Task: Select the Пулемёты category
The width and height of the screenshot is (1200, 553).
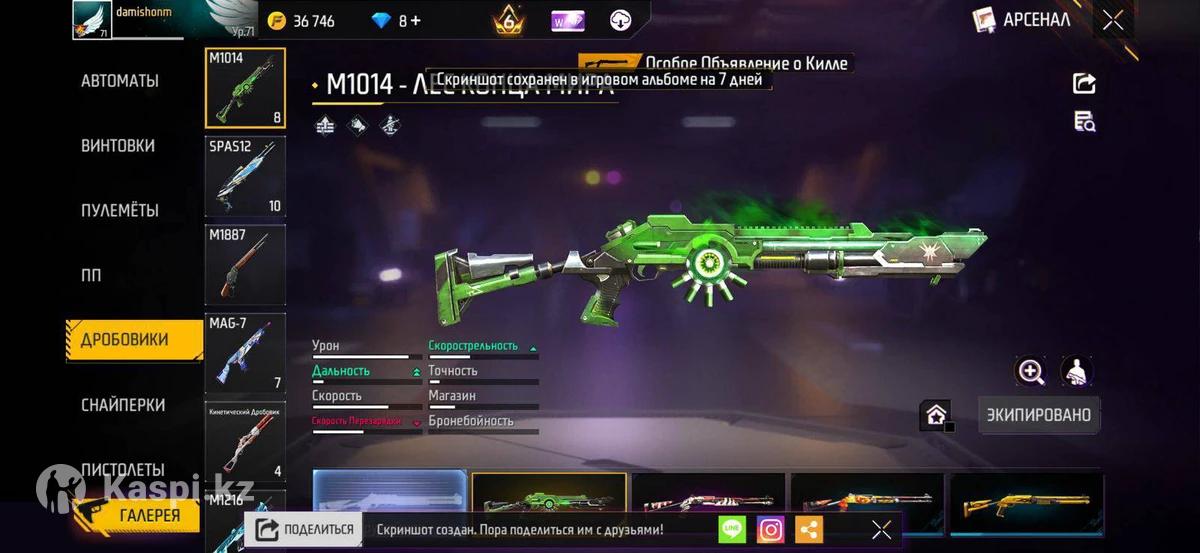Action: pos(120,211)
